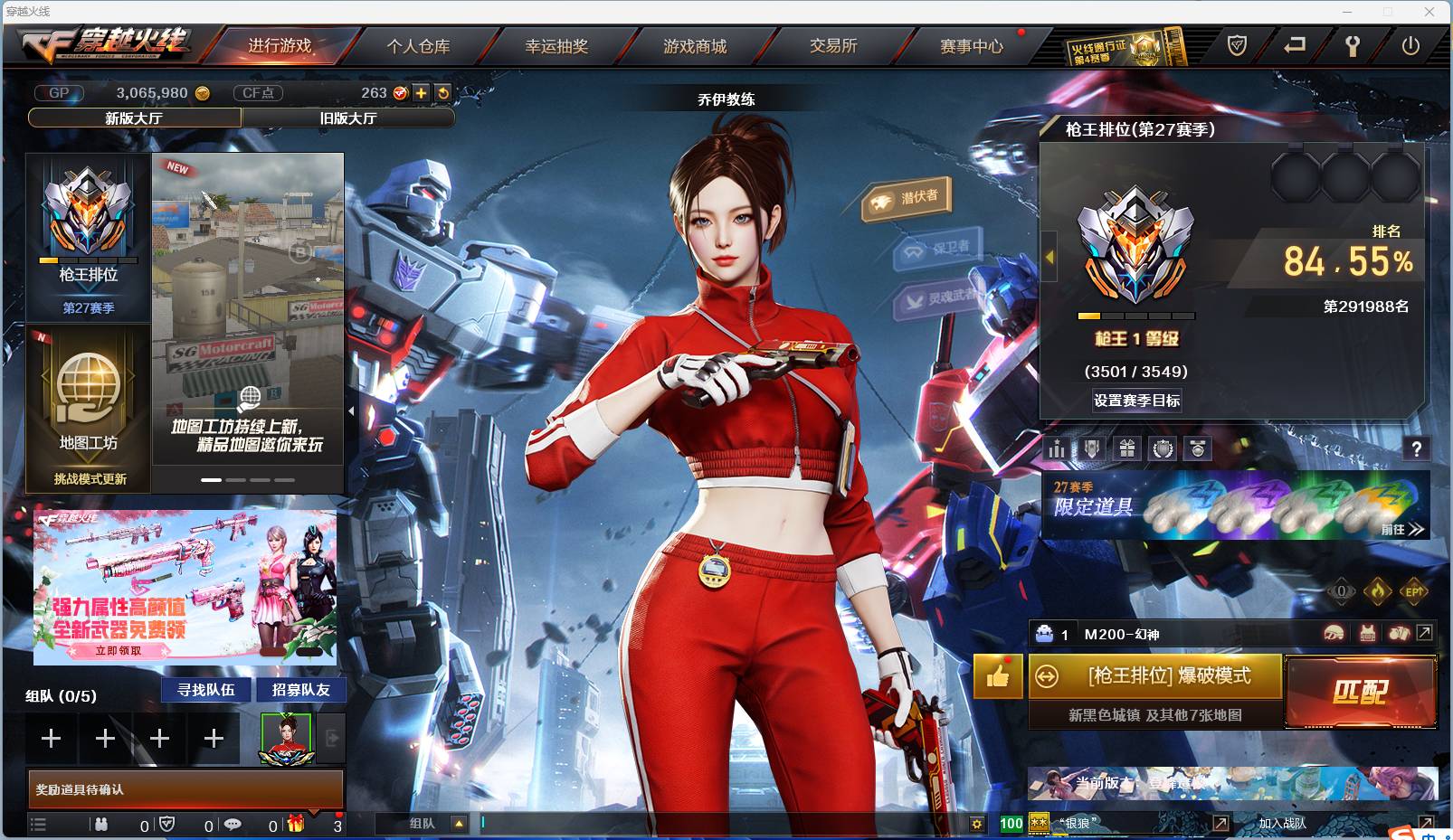This screenshot has width=1453, height=840.
Task: Expand the 组队 team chat channel selector
Action: coord(459,824)
